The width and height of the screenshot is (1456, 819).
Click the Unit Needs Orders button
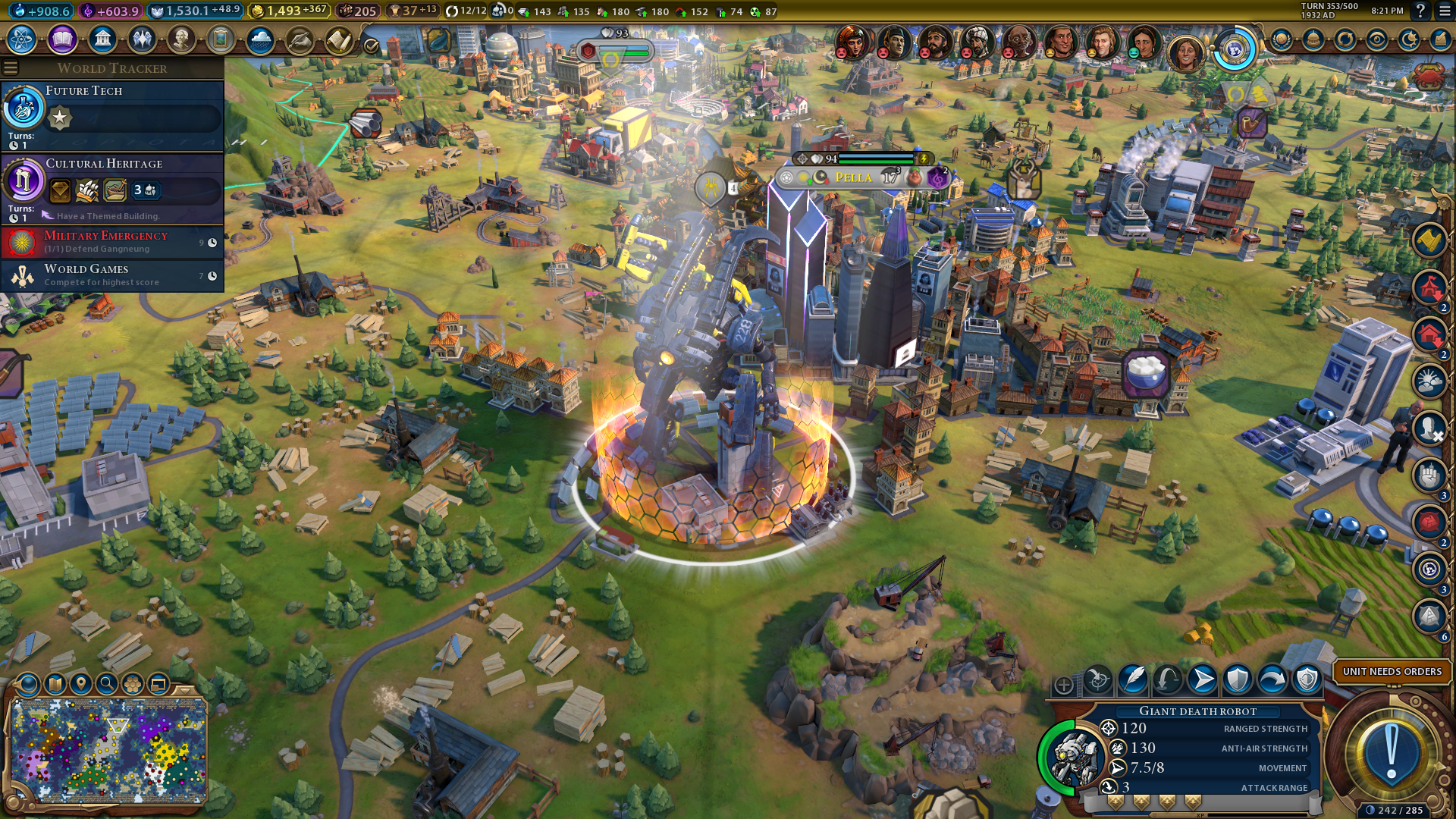[x=1392, y=672]
